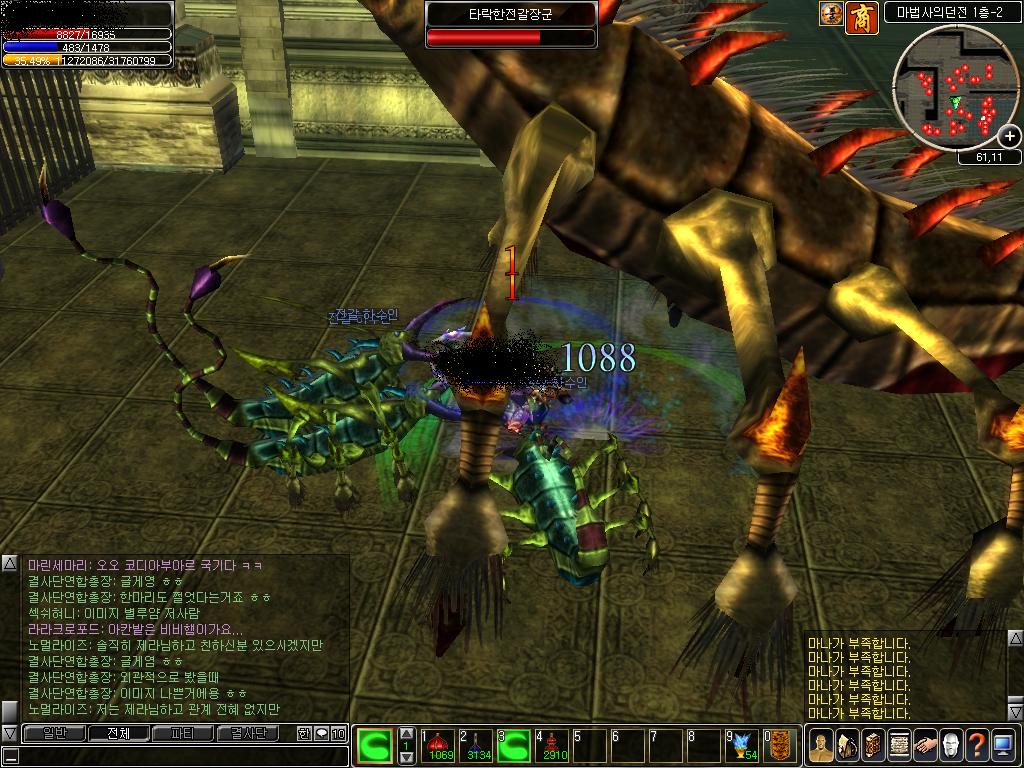Activate the blue crystal item in slot 9
The width and height of the screenshot is (1024, 768).
(742, 745)
